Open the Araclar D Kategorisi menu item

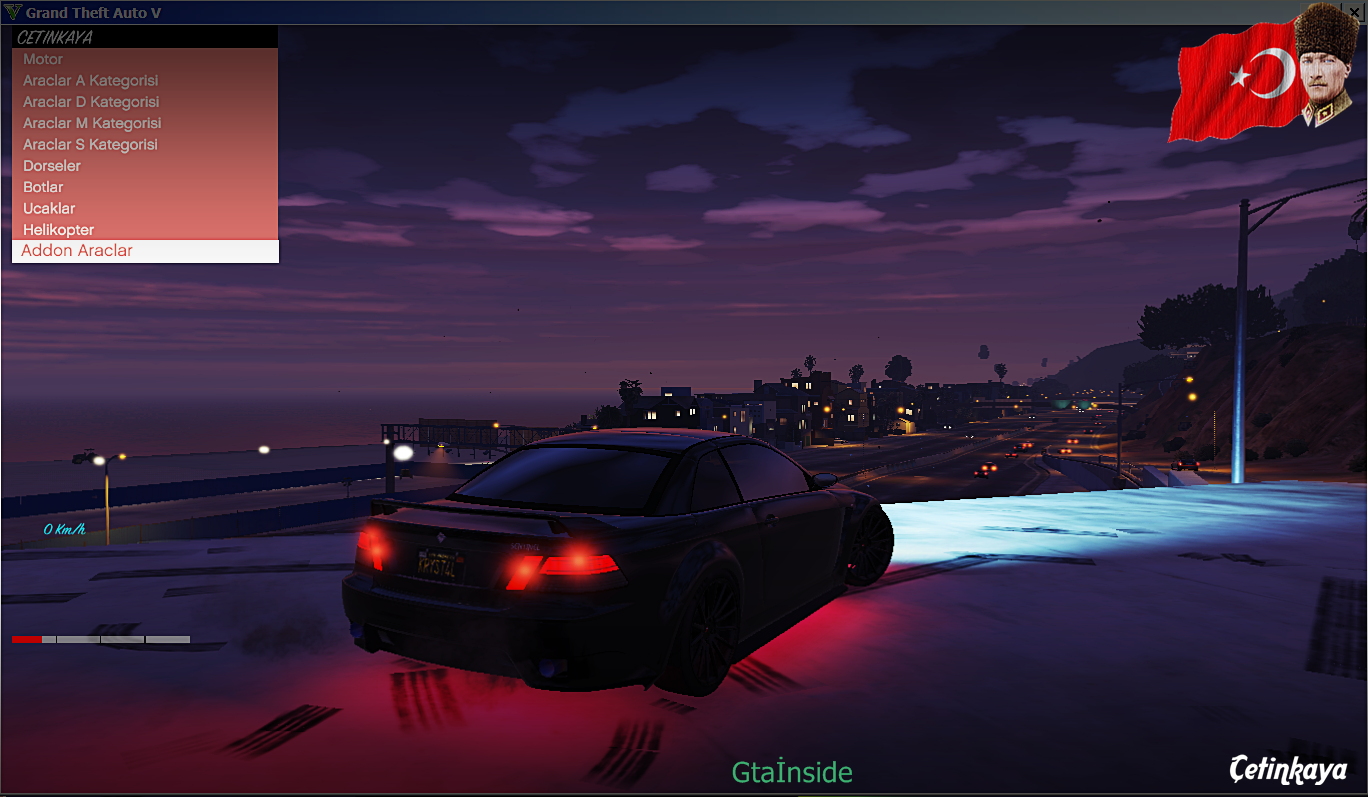pyautogui.click(x=90, y=101)
